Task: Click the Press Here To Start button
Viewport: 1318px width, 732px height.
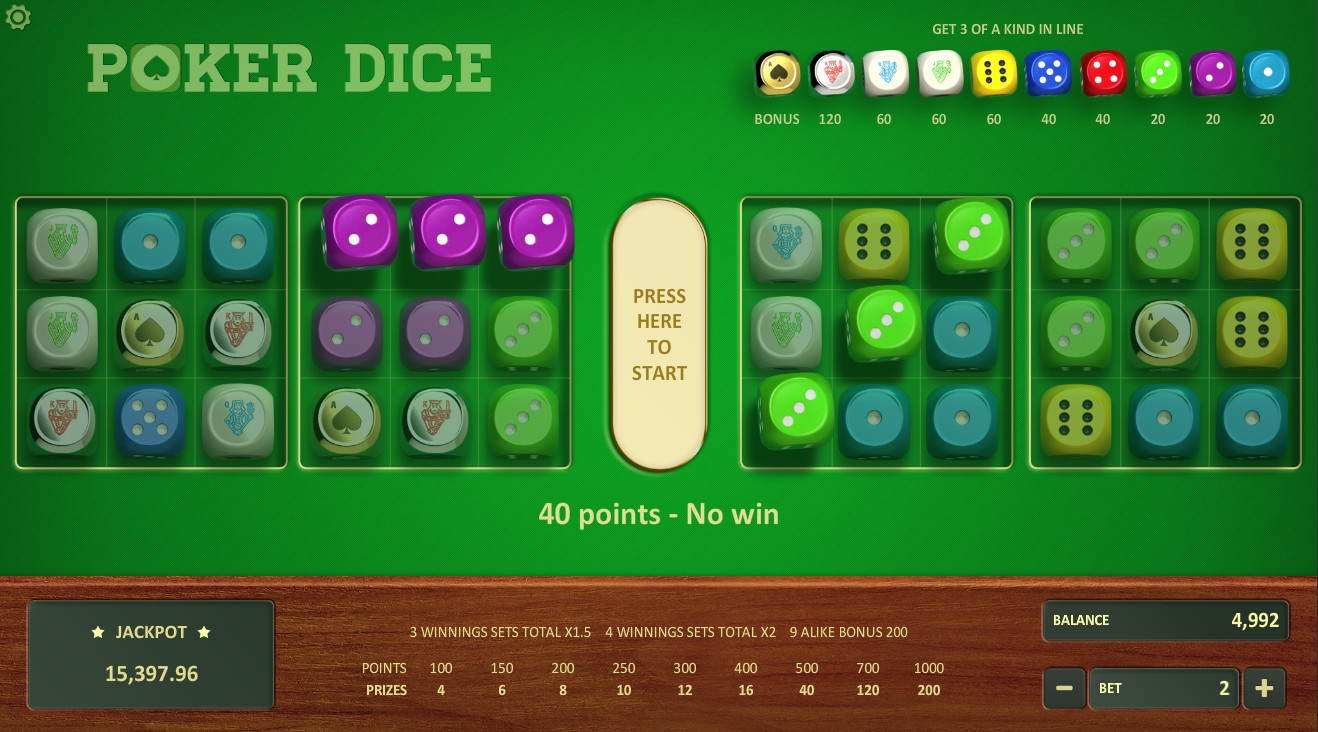Action: [659, 334]
